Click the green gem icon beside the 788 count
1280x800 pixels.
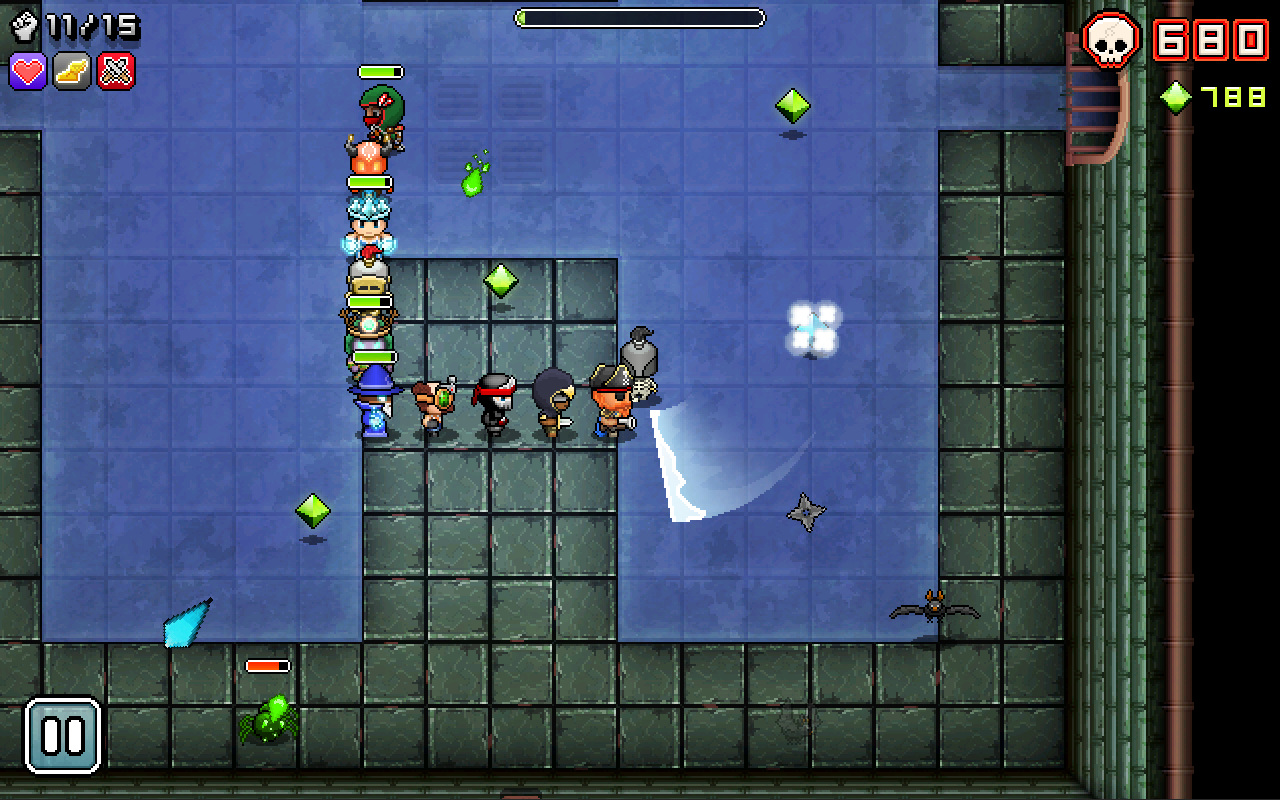[1175, 98]
